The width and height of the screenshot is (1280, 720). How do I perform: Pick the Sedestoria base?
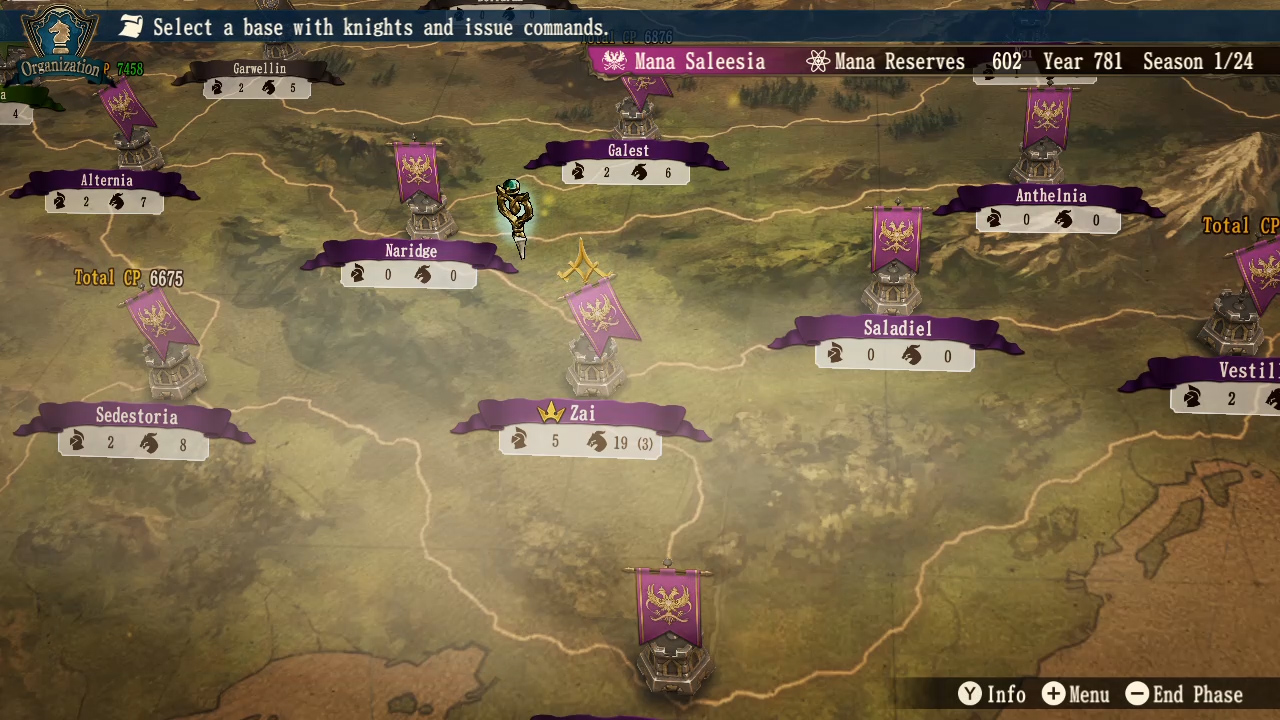(136, 416)
